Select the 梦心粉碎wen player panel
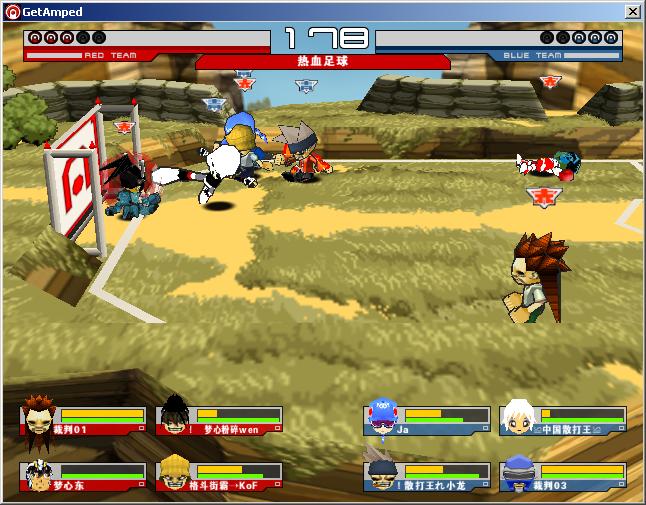 click(x=219, y=420)
